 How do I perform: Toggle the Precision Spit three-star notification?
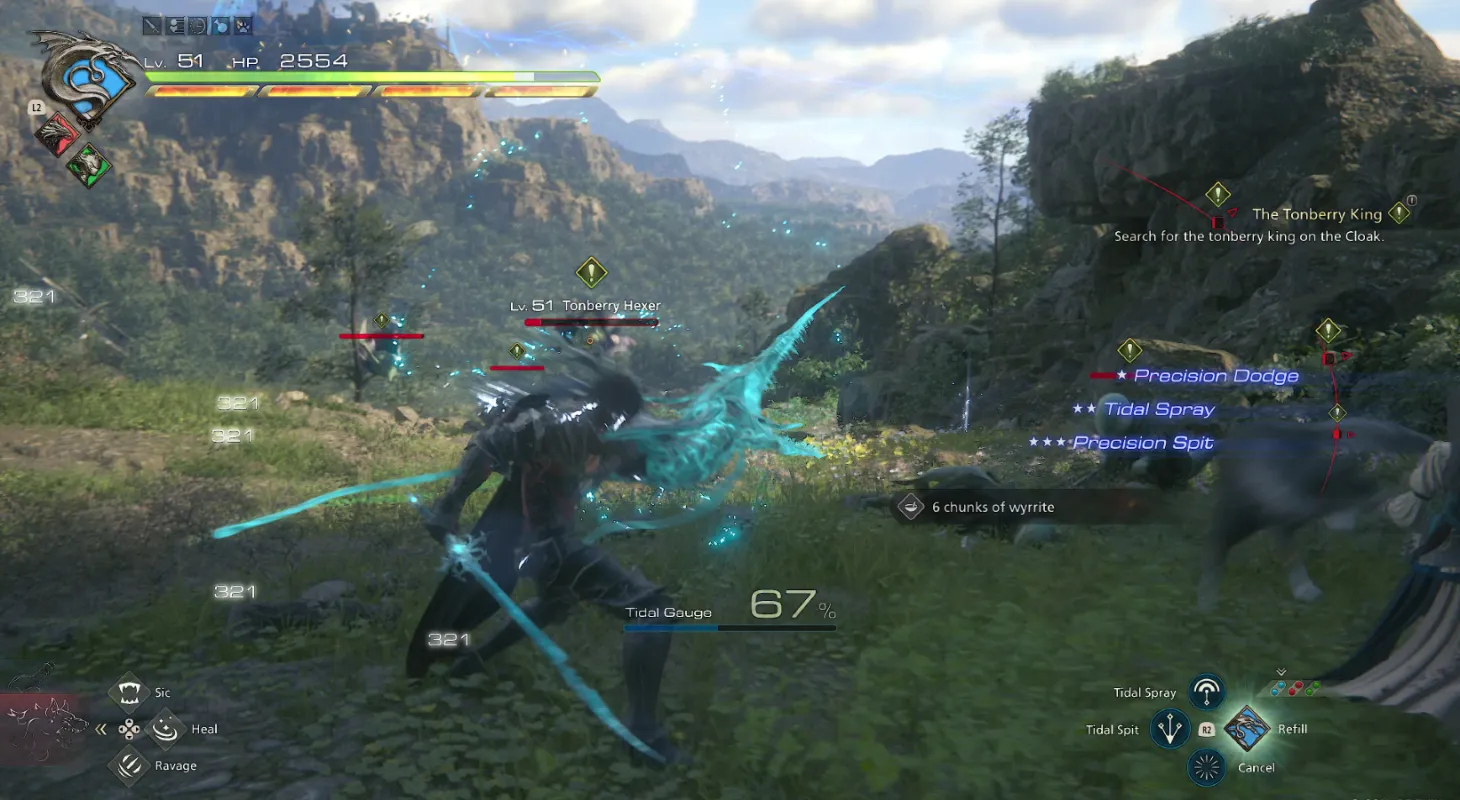pos(1143,442)
